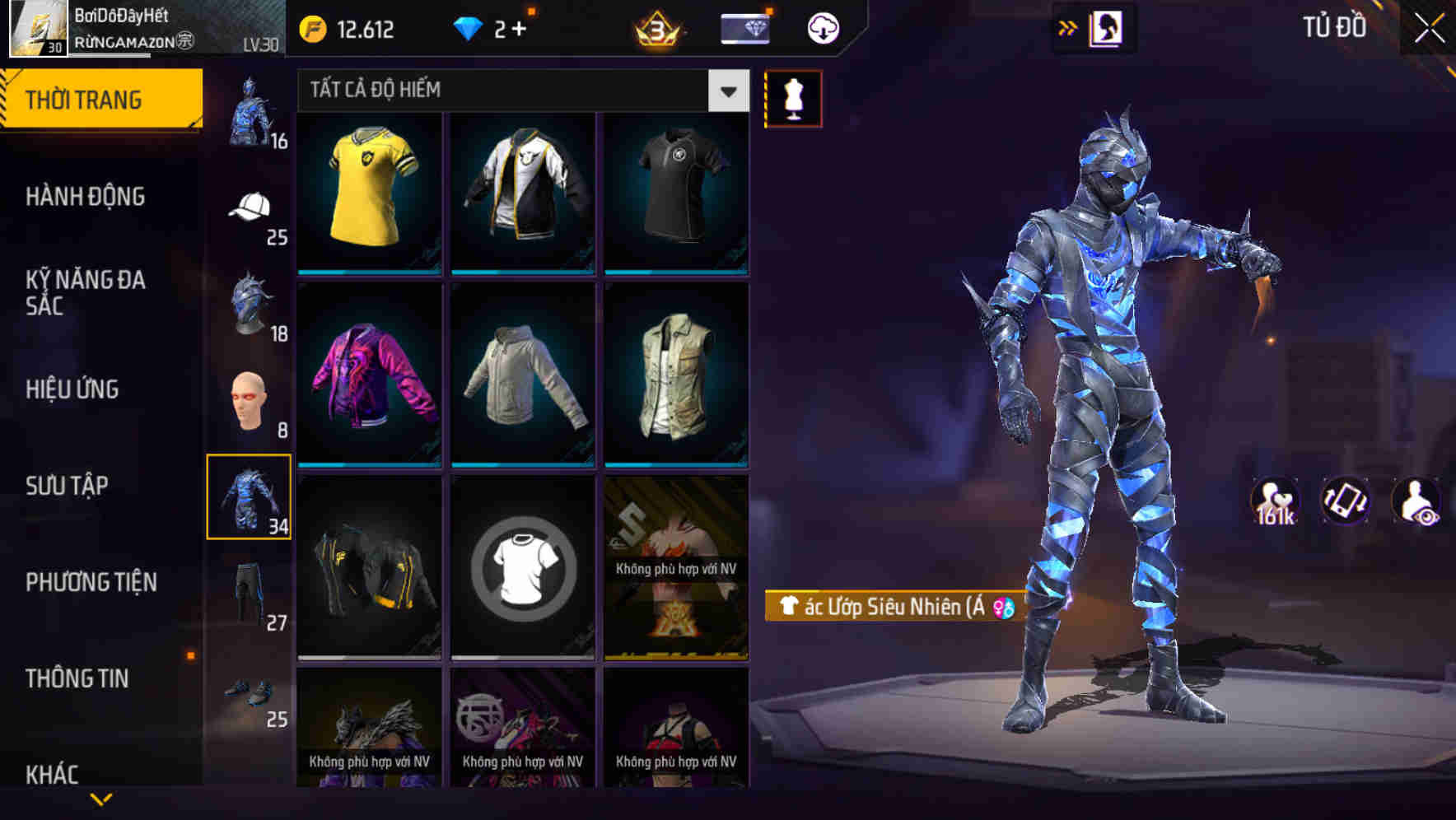Expand more categories via bottom chevron
Viewport: 1456px width, 820px height.
pyautogui.click(x=100, y=797)
